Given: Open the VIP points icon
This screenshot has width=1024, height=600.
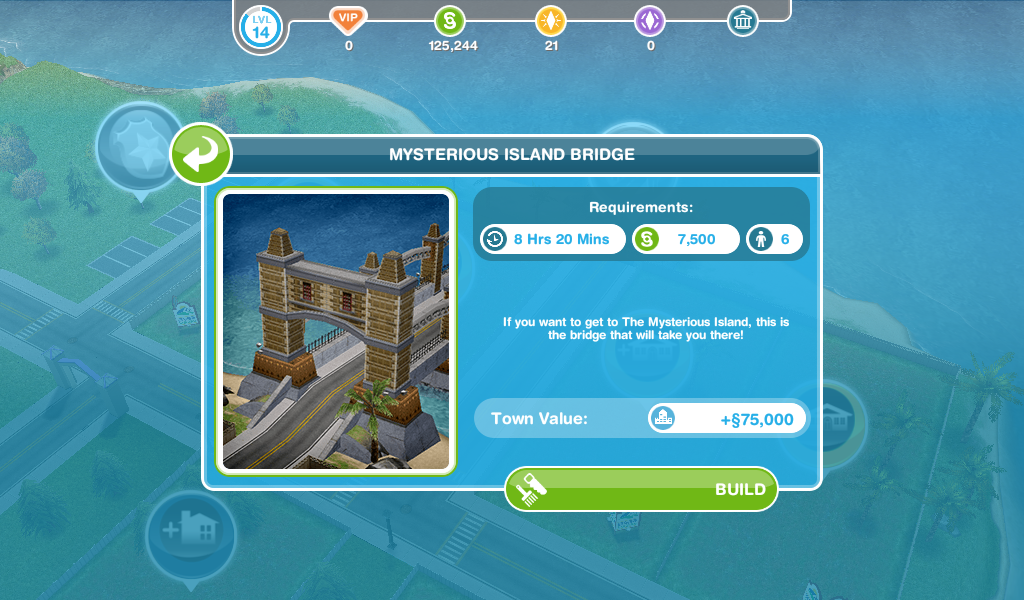Looking at the screenshot, I should pos(348,20).
